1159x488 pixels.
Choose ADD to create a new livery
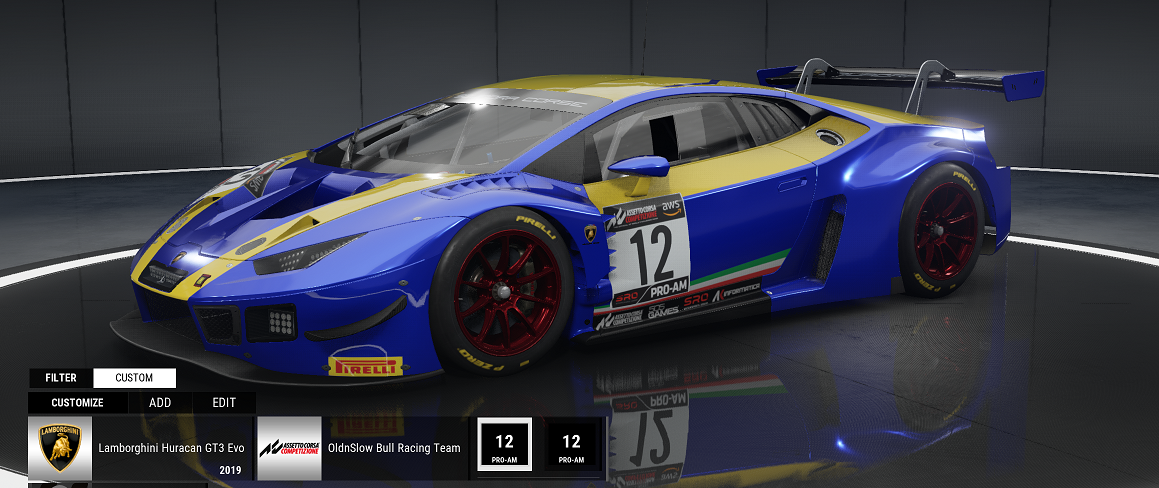(x=160, y=403)
